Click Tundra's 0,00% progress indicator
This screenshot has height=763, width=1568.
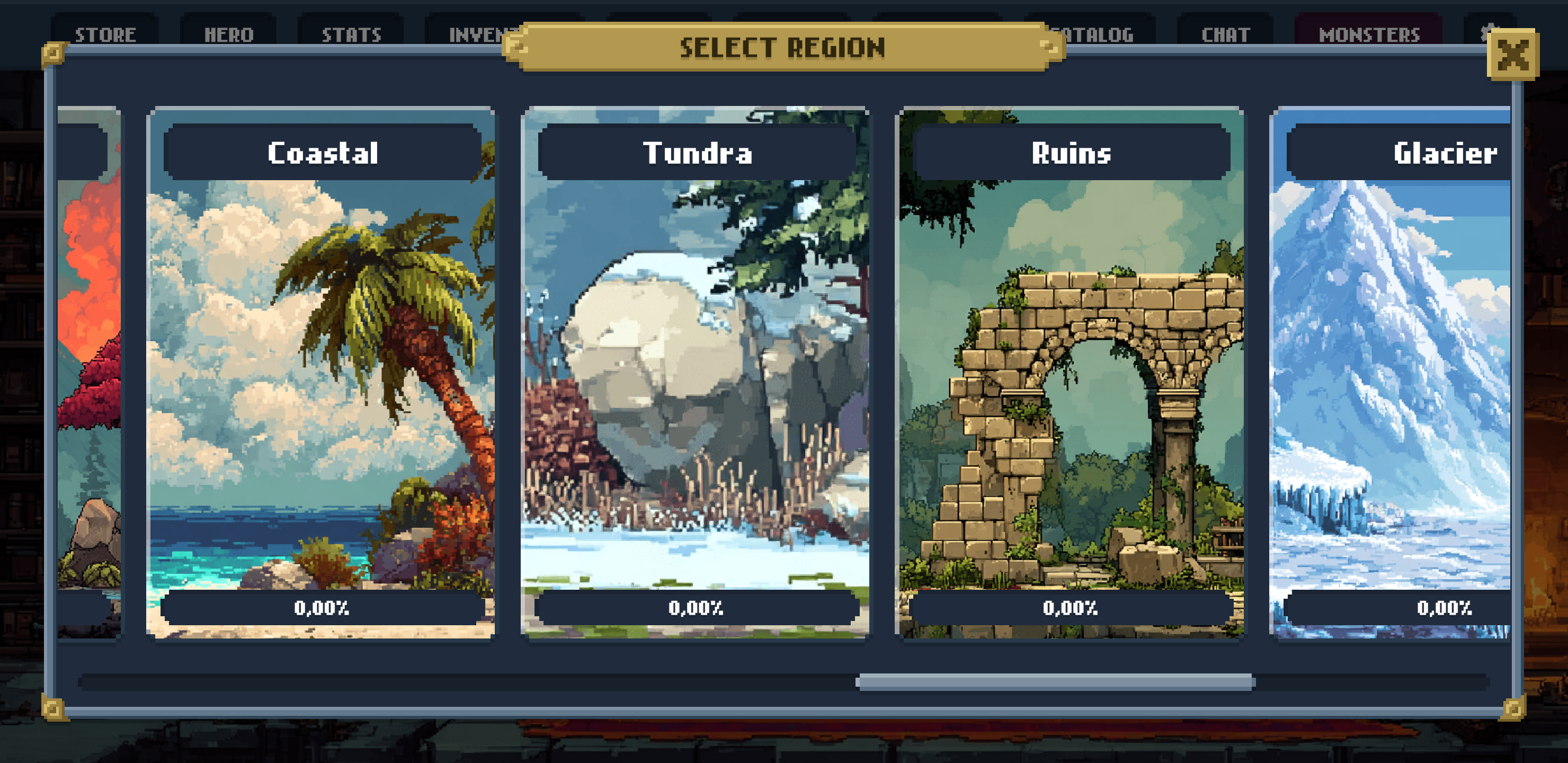click(x=697, y=607)
